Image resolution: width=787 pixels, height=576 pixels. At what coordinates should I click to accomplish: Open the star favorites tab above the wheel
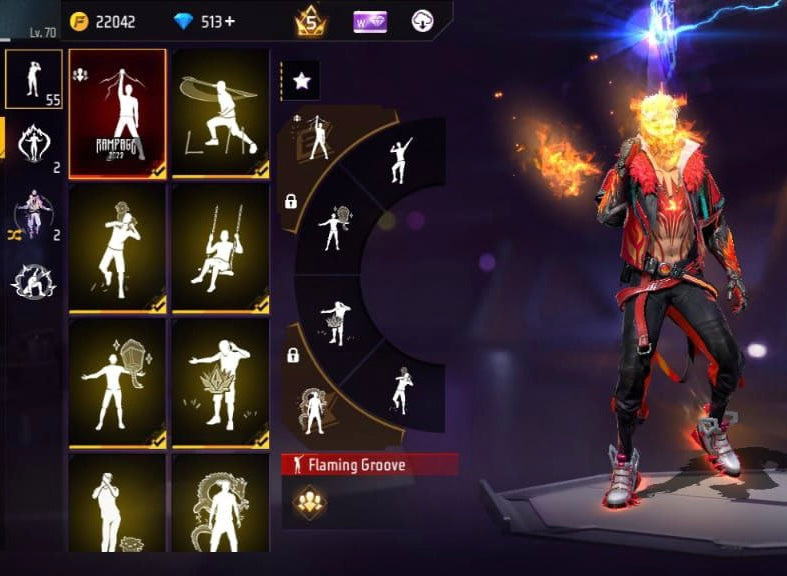(x=301, y=81)
